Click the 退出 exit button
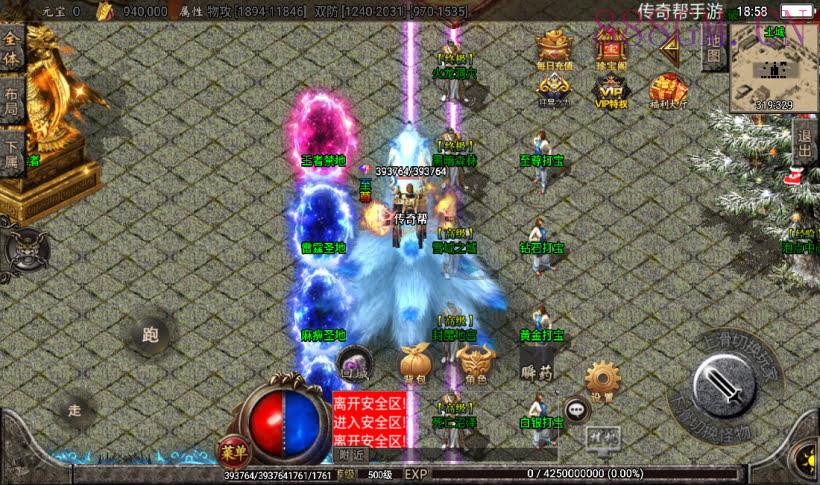This screenshot has width=820, height=485. point(805,142)
